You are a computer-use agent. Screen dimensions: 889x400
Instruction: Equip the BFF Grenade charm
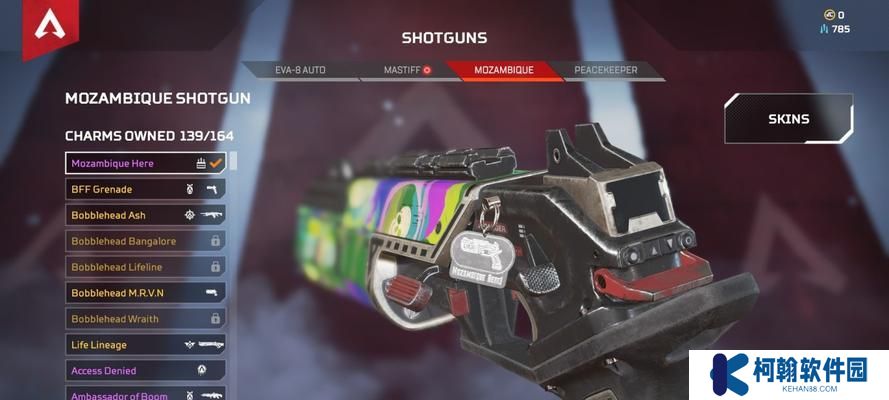tap(145, 189)
